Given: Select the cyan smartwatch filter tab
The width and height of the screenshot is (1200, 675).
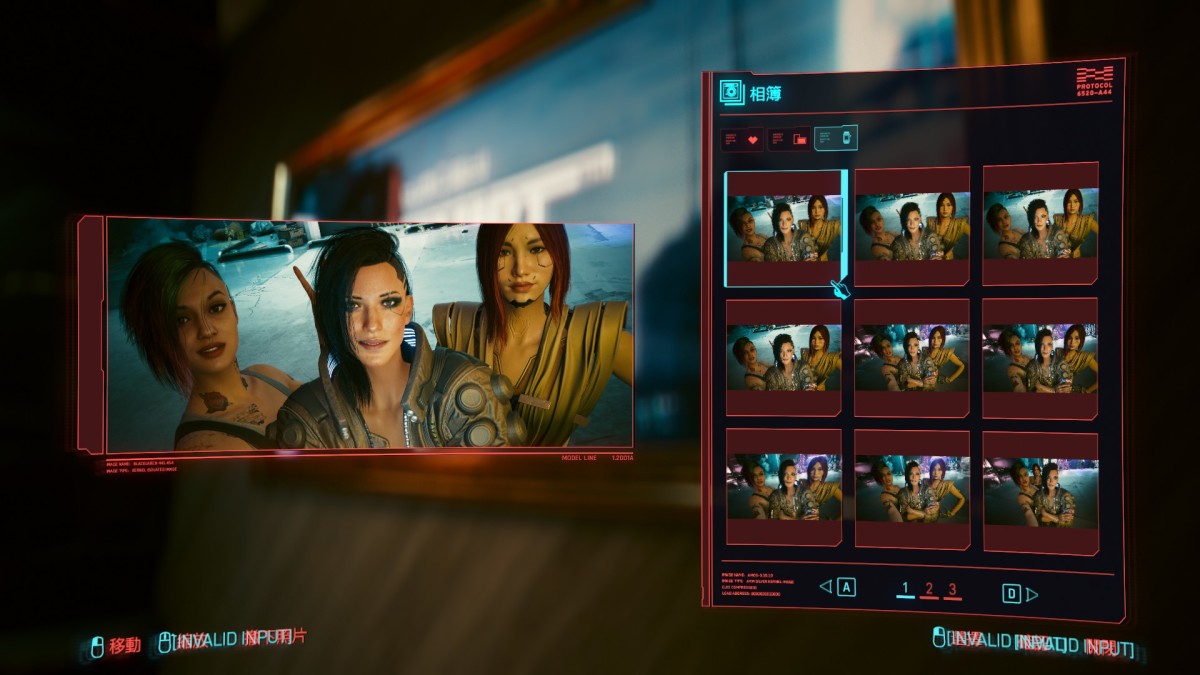Looking at the screenshot, I should (836, 138).
